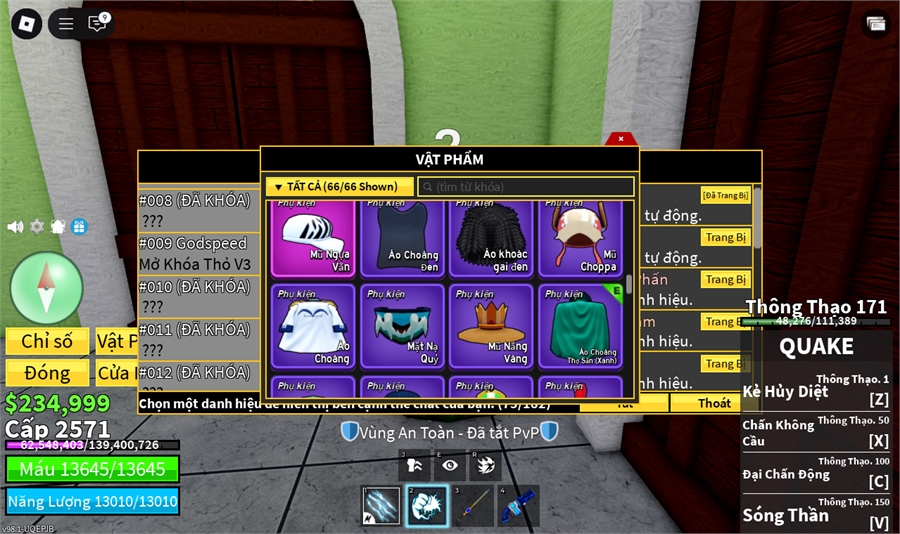Click the Thoát exit button

tap(714, 403)
